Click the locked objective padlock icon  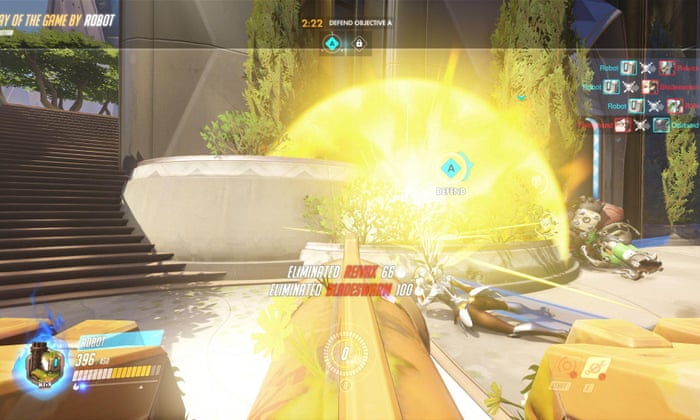[x=357, y=43]
